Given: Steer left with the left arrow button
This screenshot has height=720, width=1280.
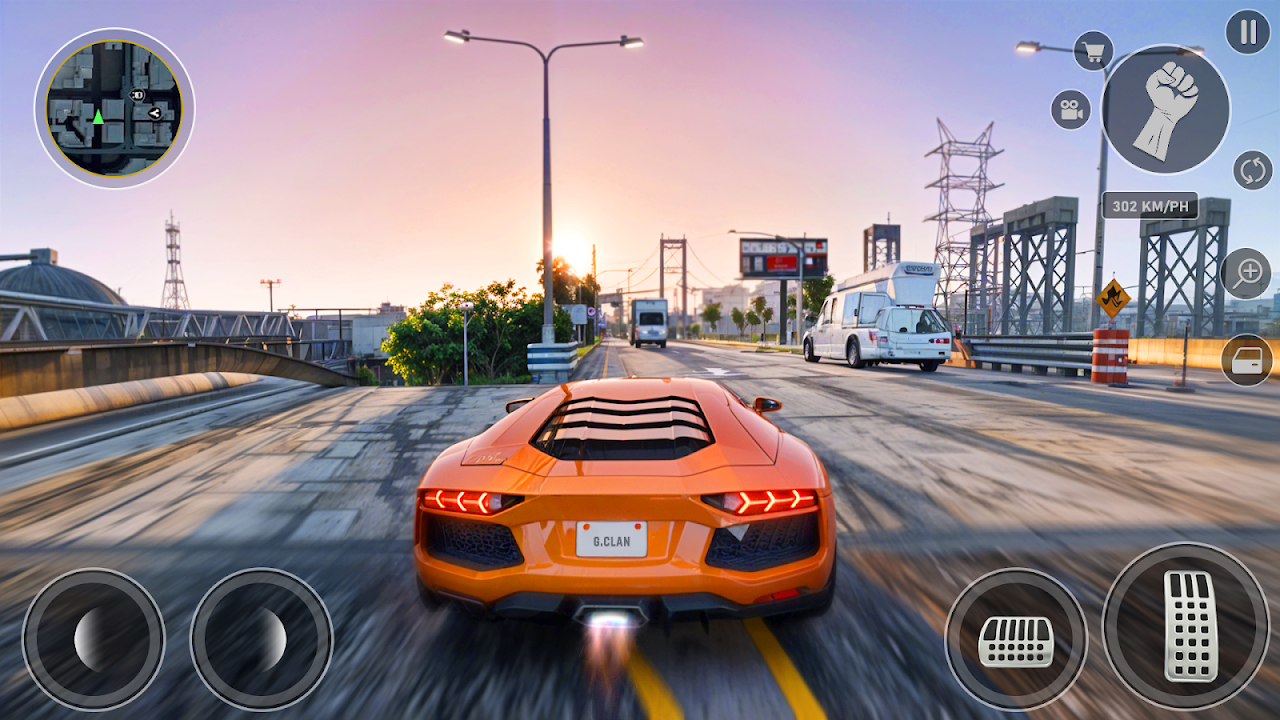Looking at the screenshot, I should click(93, 640).
